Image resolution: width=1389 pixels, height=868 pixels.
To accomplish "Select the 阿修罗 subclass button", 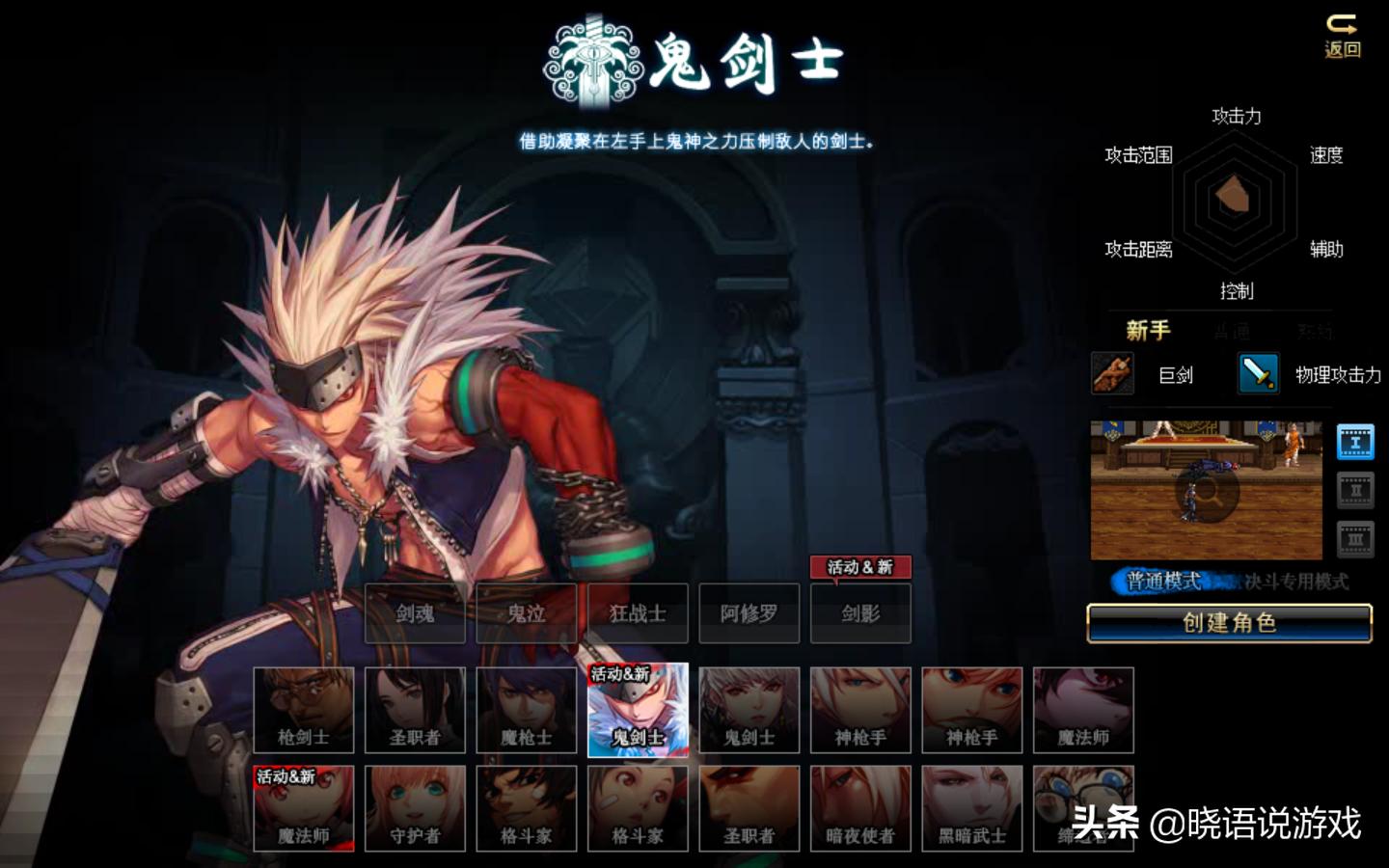I will click(749, 613).
